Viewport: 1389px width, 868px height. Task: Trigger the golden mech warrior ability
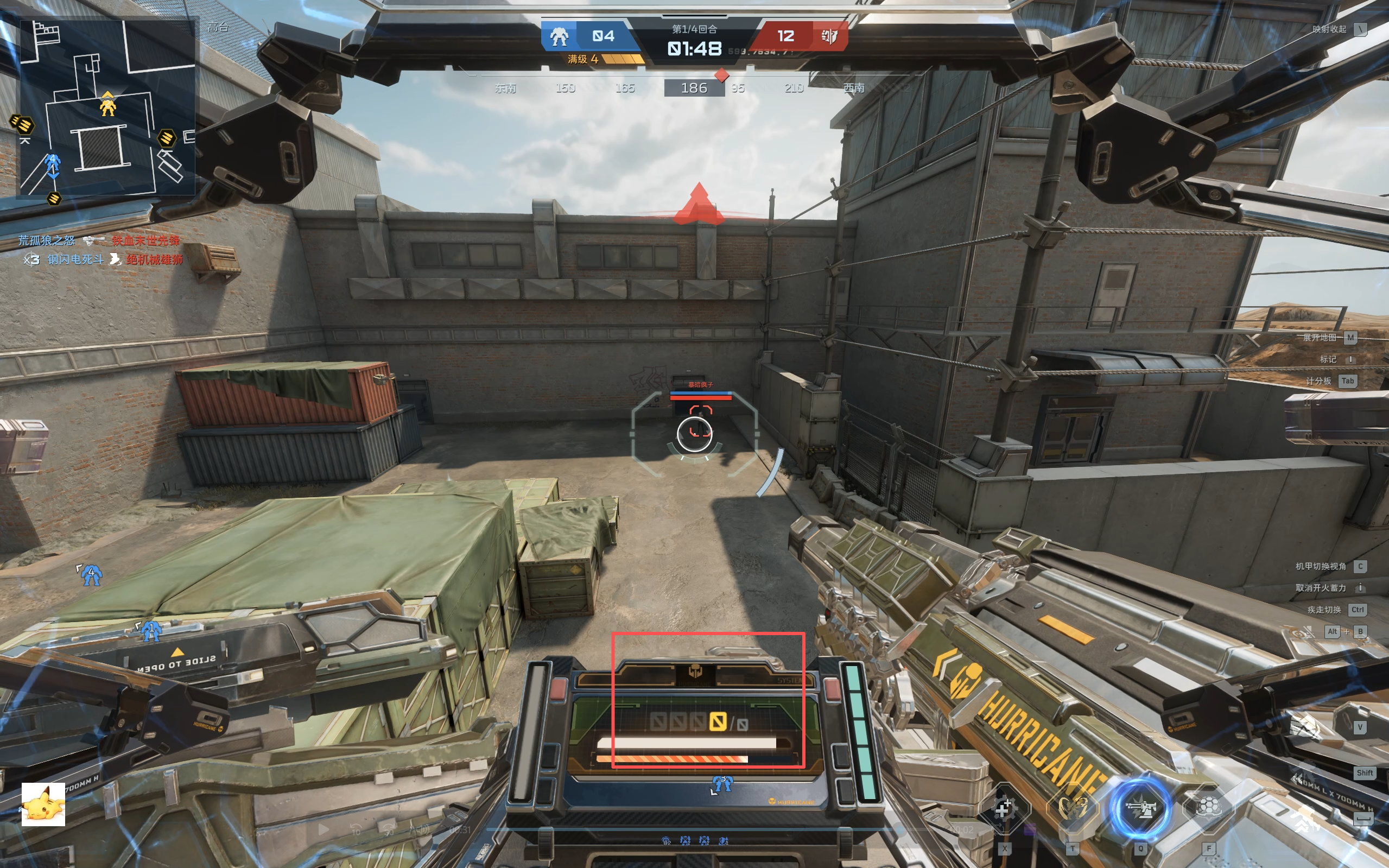tap(1071, 809)
